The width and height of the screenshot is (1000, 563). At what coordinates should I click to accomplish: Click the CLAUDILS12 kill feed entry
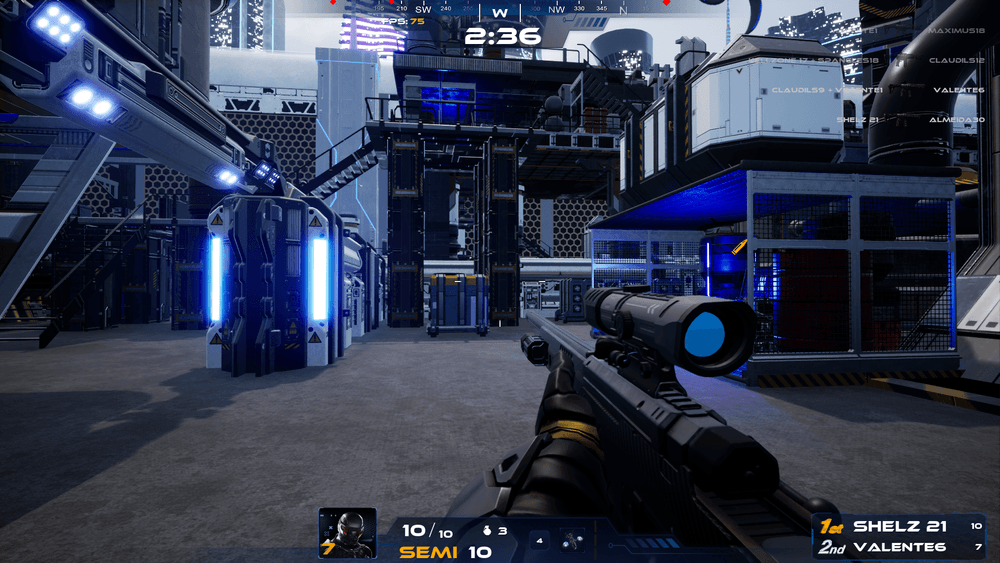[957, 60]
